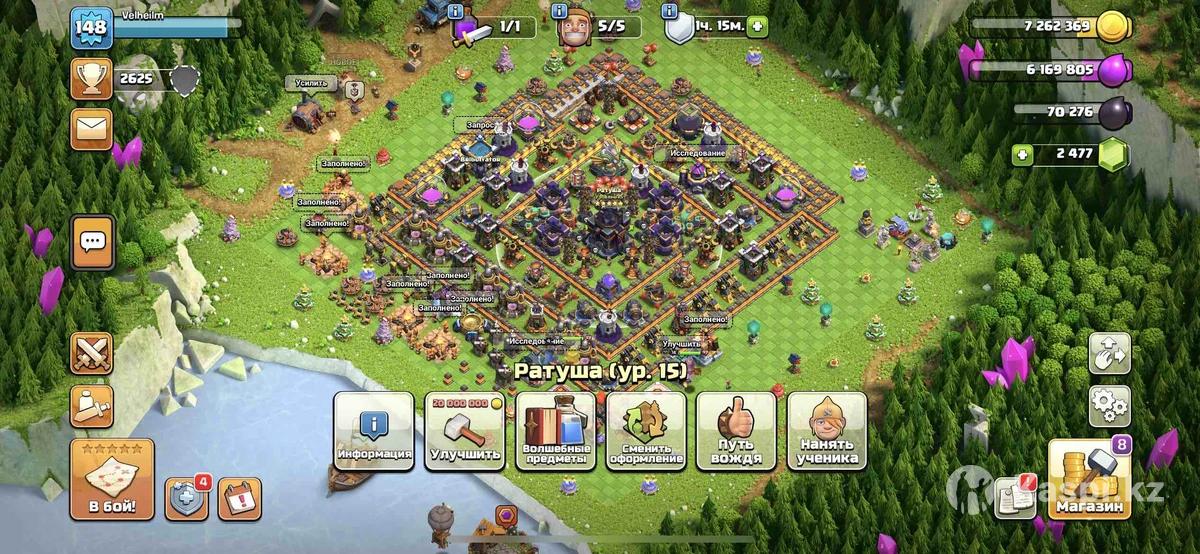Screen dimensions: 1200x554
Task: Extend the shield timer with its plus button
Action: 757,27
